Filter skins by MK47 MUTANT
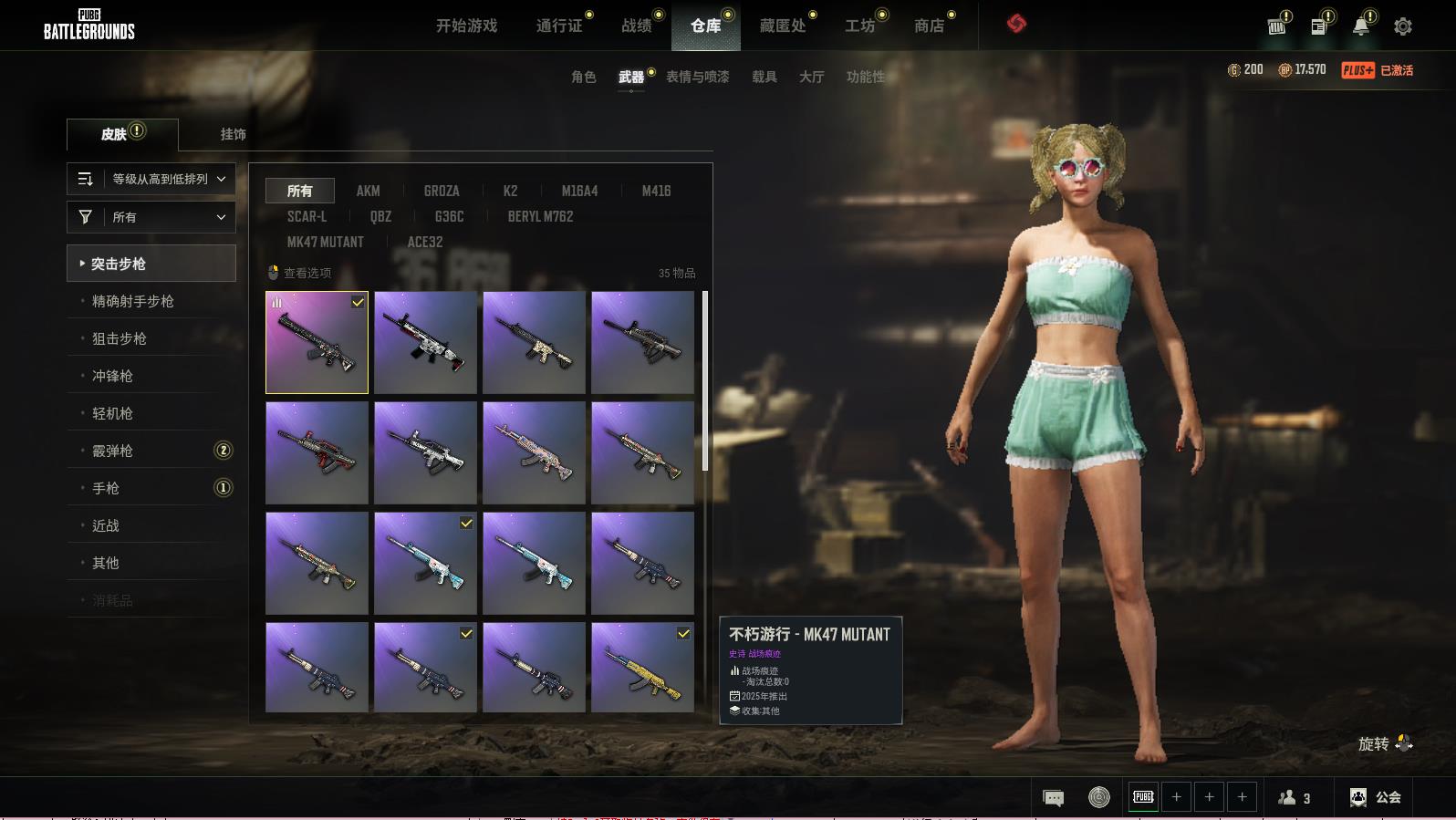Screen dimensions: 1456x820 tap(325, 242)
